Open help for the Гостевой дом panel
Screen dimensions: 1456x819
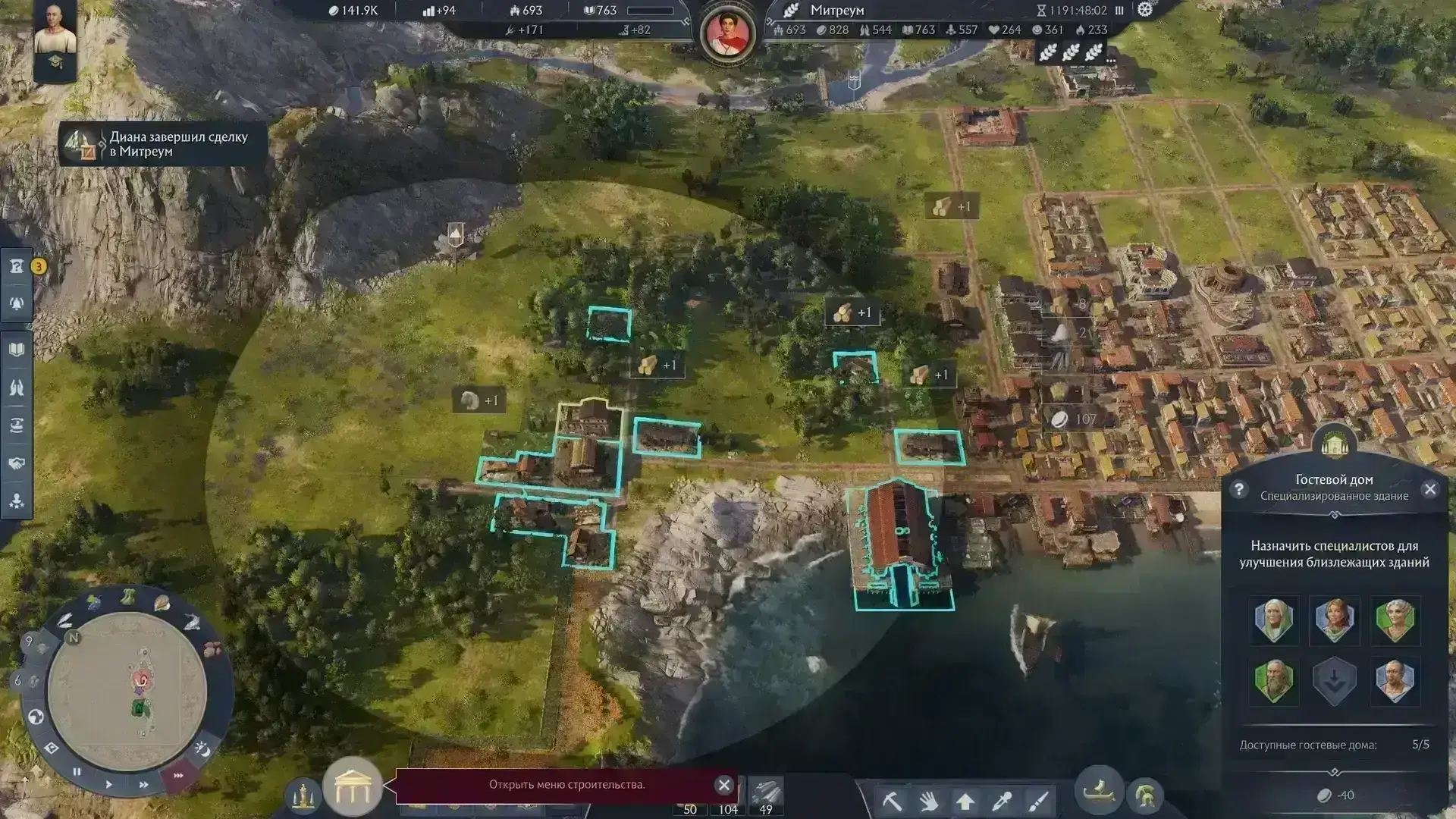click(1238, 489)
